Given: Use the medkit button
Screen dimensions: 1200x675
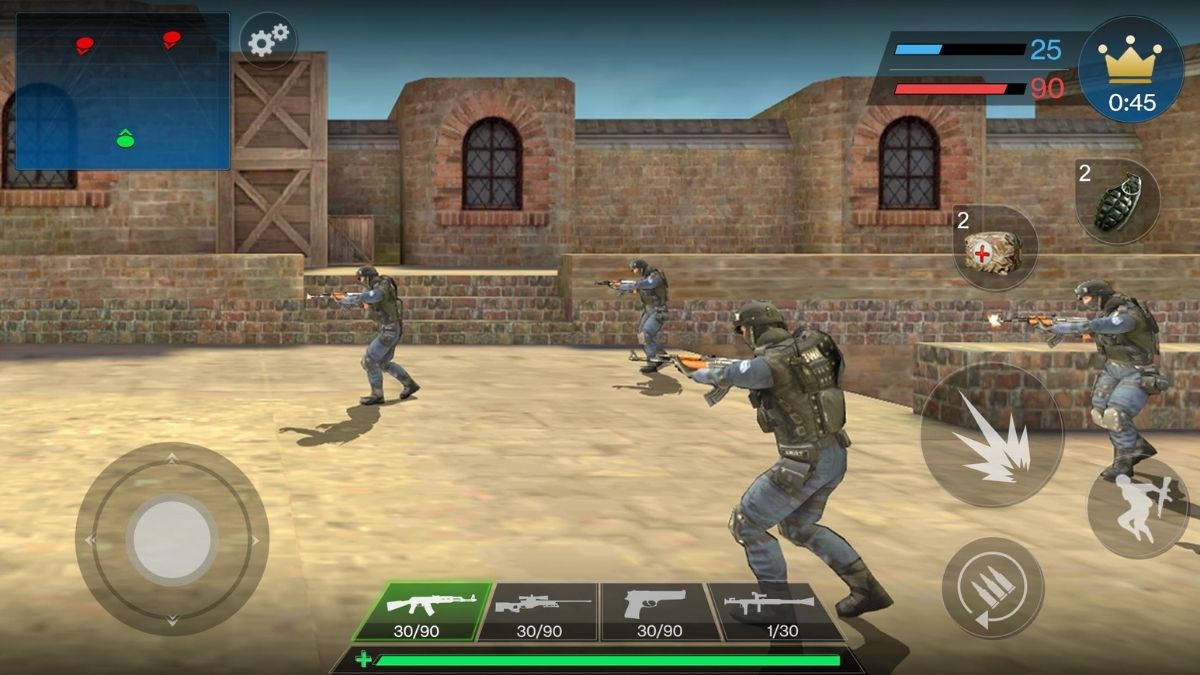Looking at the screenshot, I should (x=994, y=248).
